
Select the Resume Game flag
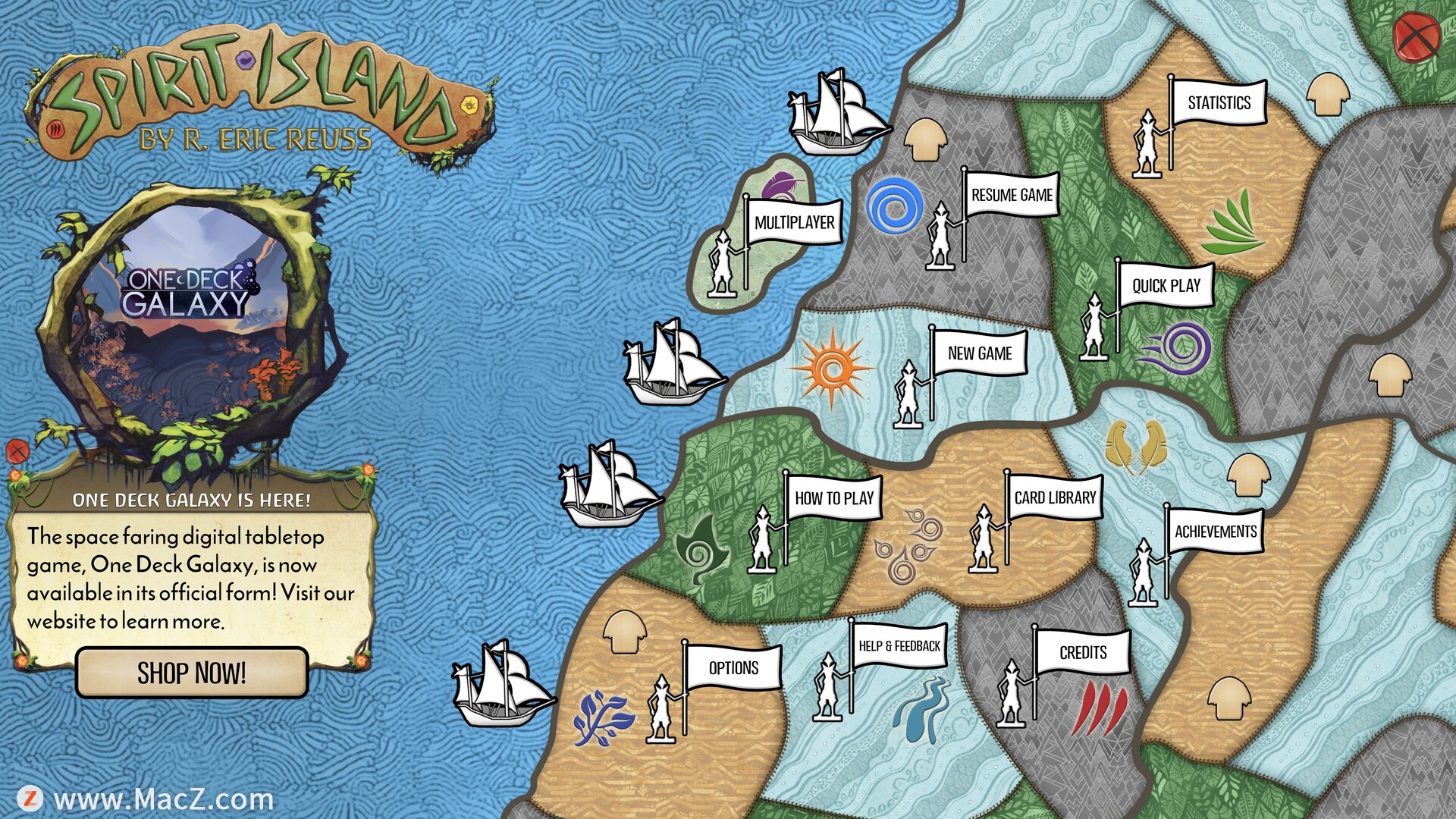(1012, 196)
